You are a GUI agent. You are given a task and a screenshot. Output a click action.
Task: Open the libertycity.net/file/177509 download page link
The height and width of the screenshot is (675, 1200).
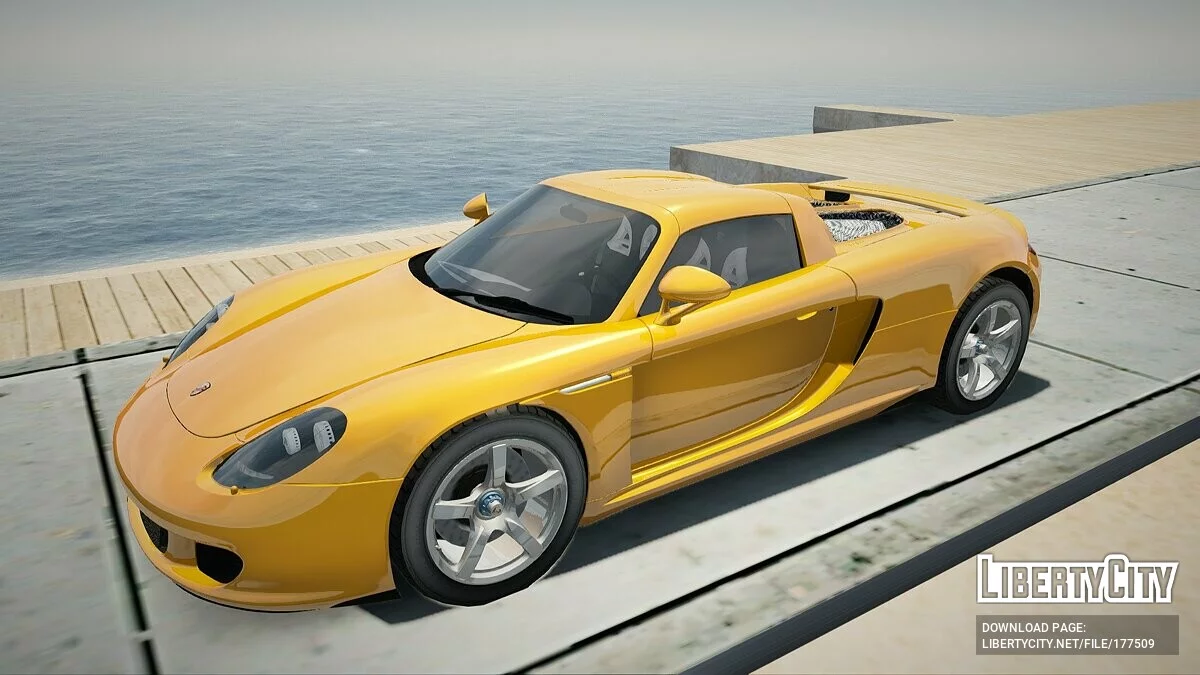tap(1067, 644)
